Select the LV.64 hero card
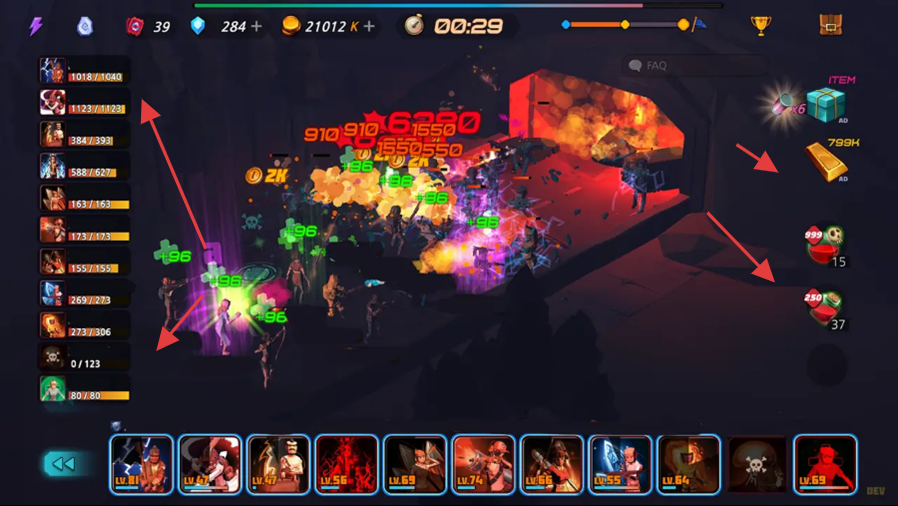Screen dimensions: 898x506 (x=688, y=464)
